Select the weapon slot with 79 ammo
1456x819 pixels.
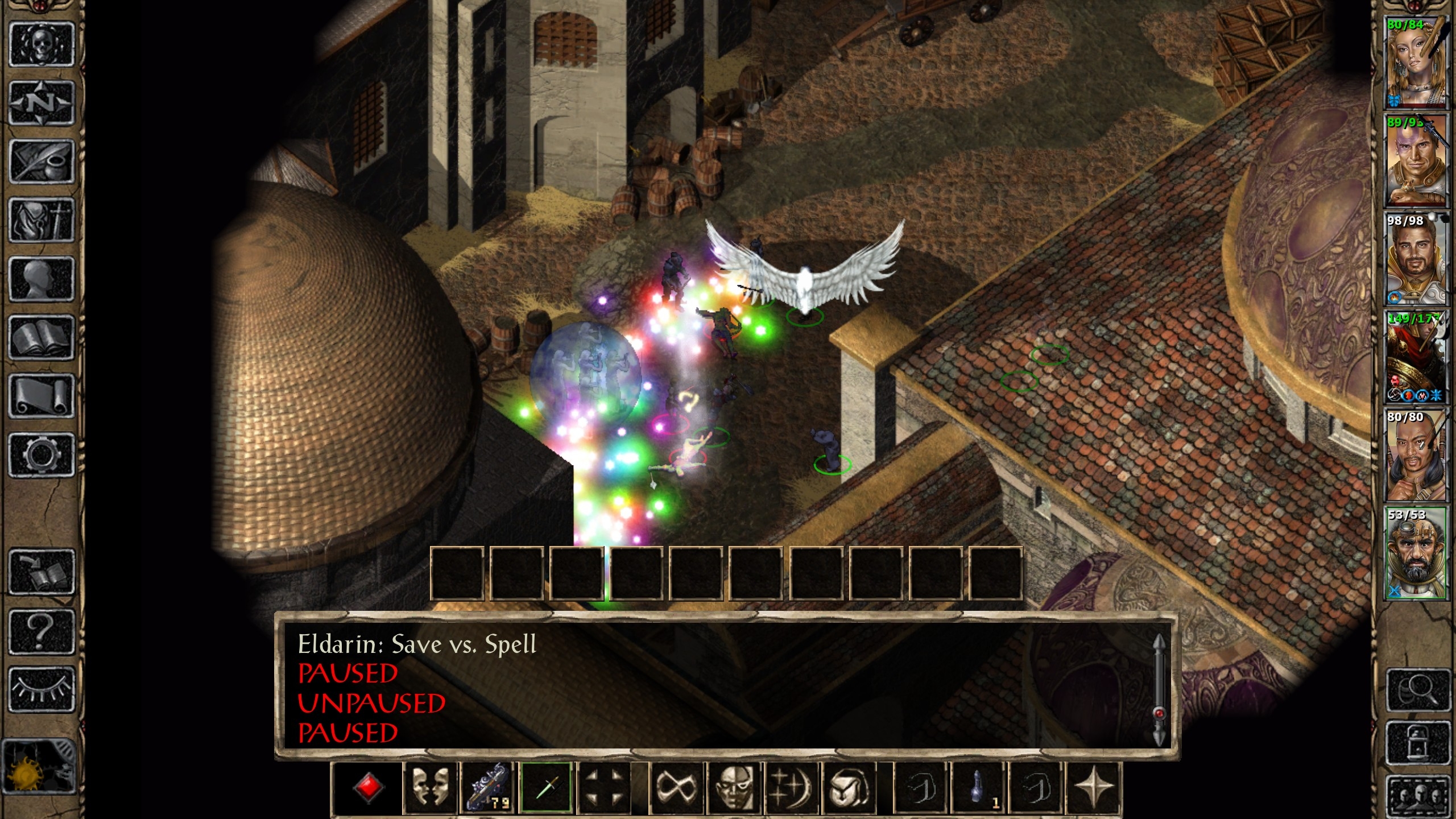(488, 788)
